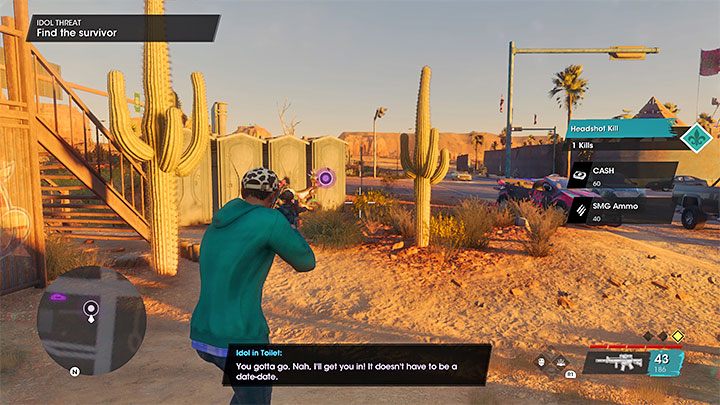The height and width of the screenshot is (405, 720).
Task: Select the Idol Threat objective tracker
Action: pyautogui.click(x=110, y=27)
